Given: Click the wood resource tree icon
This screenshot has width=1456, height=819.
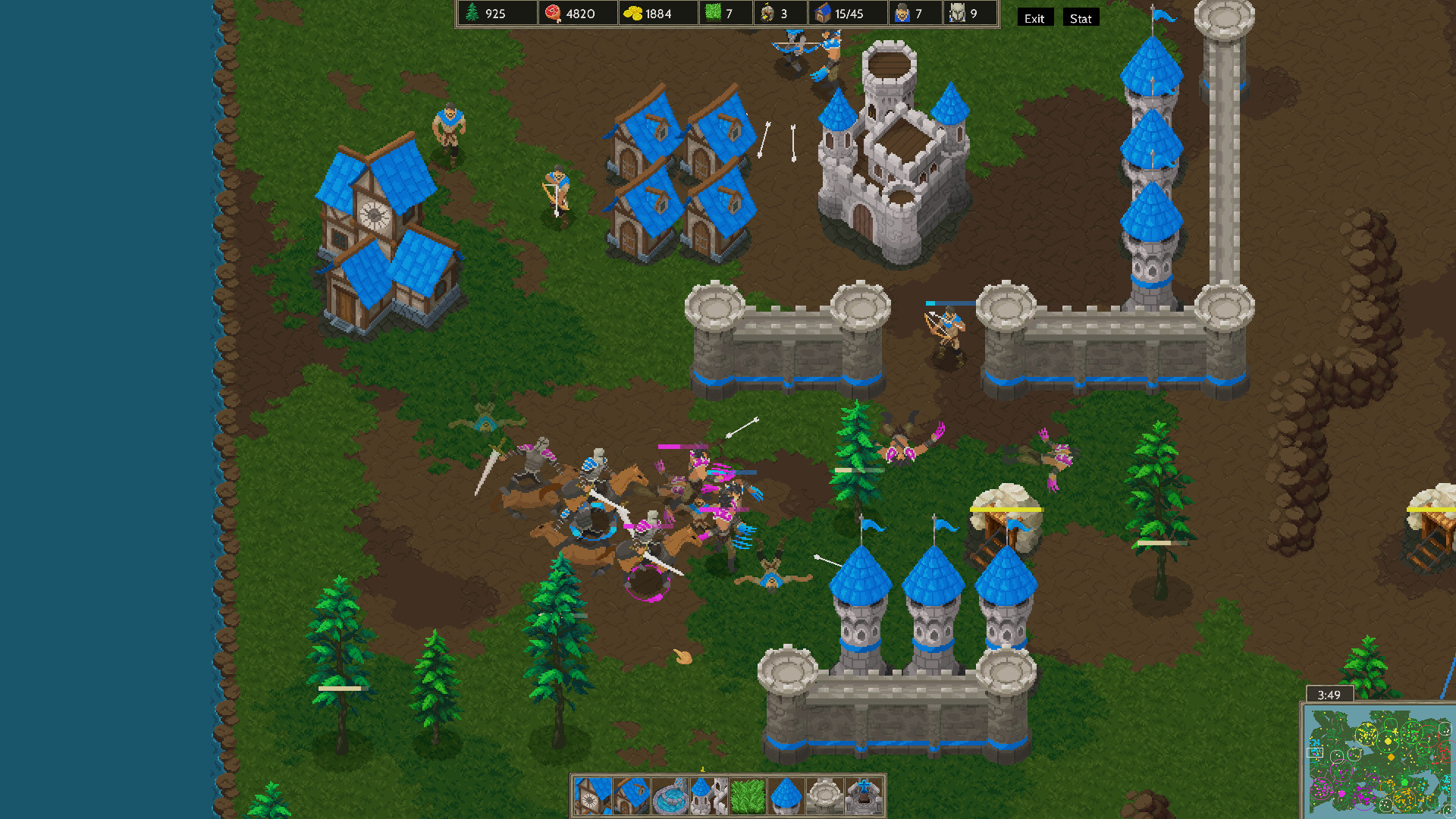Looking at the screenshot, I should pos(472,13).
